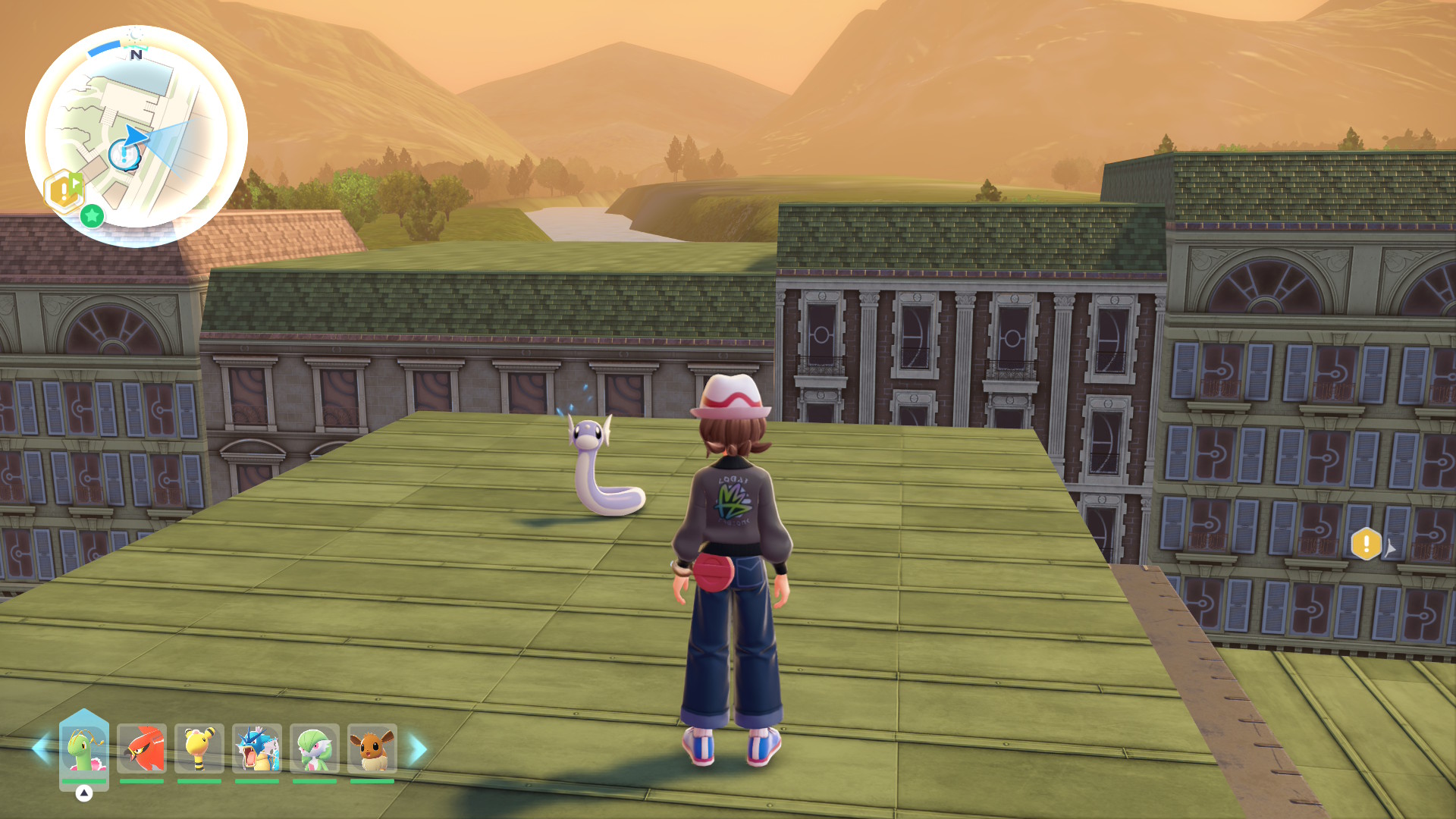Pick Ampharos from the party bar

[199, 748]
